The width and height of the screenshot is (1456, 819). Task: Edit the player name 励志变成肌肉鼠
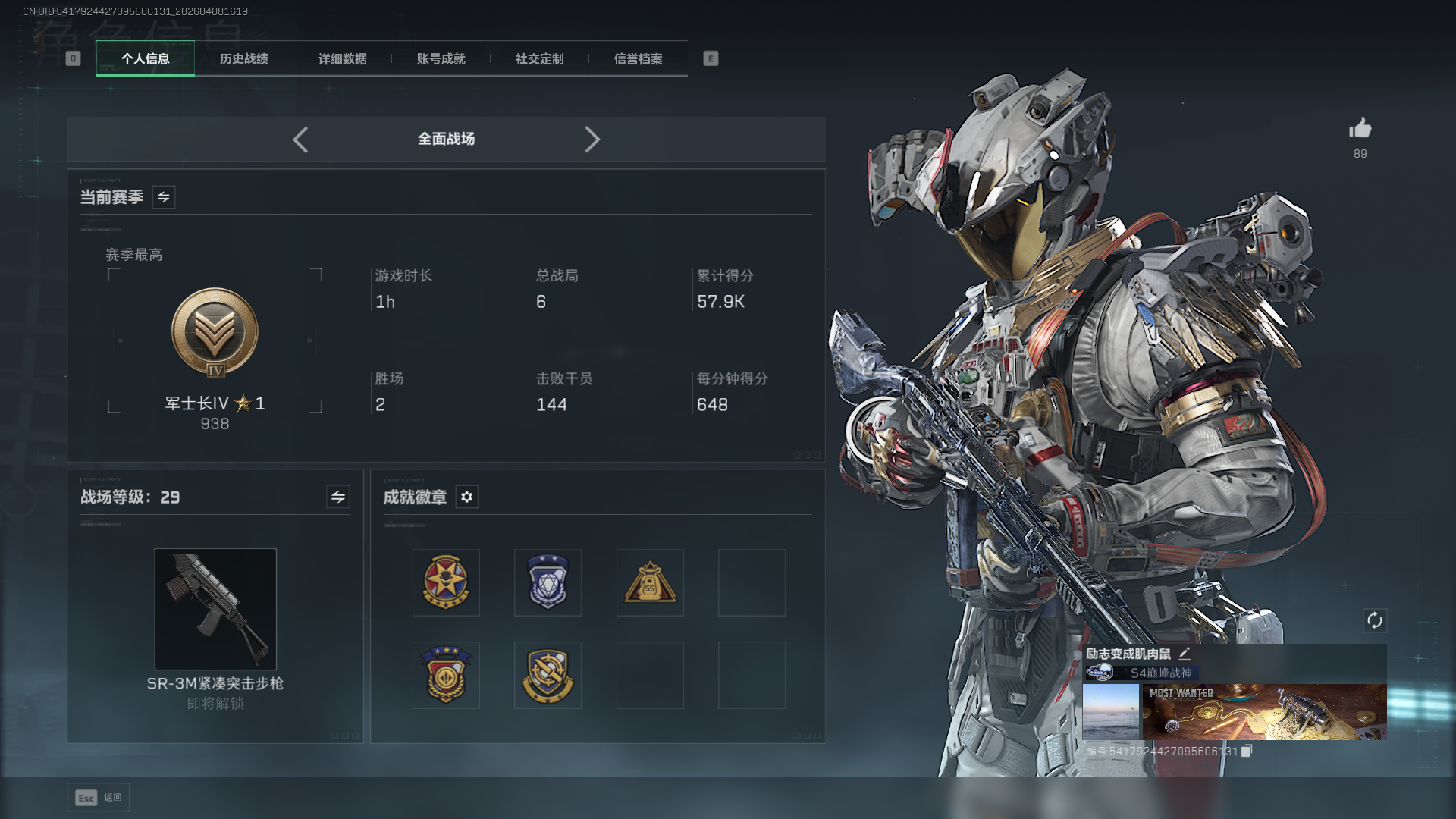pos(1185,653)
